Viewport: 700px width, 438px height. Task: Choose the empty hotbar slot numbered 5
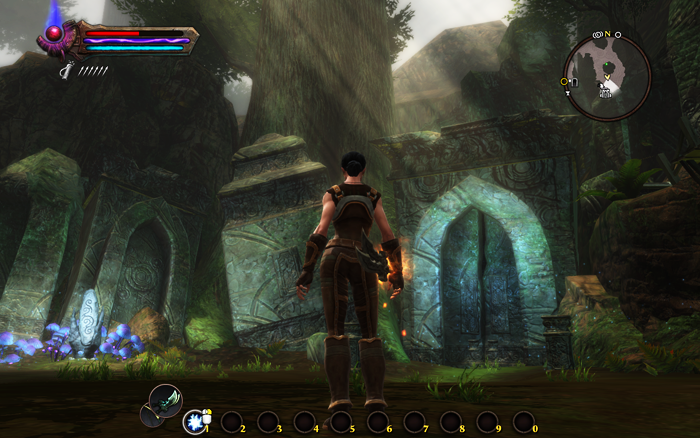point(341,422)
